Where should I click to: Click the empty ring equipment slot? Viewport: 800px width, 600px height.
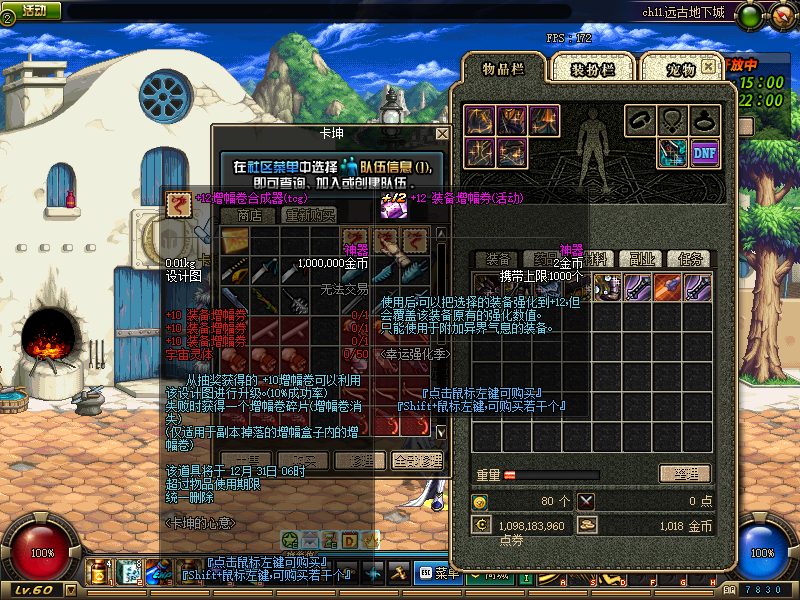705,121
